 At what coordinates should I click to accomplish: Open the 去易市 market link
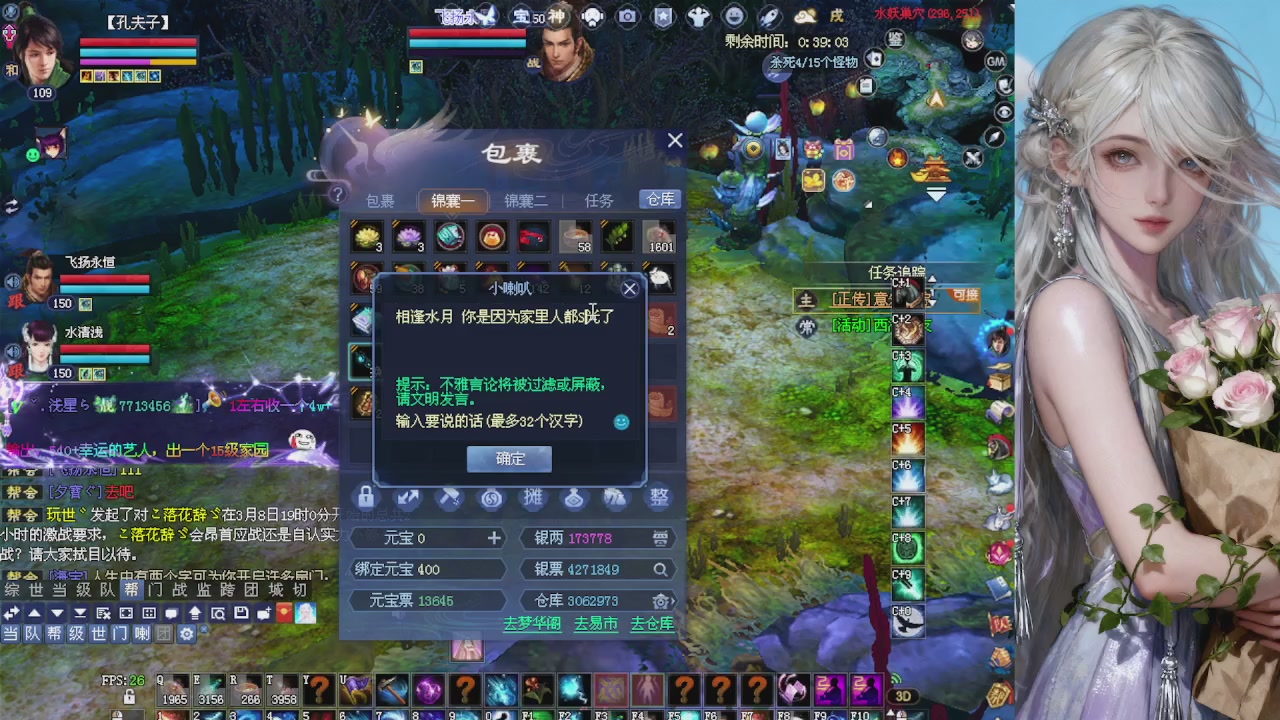coord(594,623)
